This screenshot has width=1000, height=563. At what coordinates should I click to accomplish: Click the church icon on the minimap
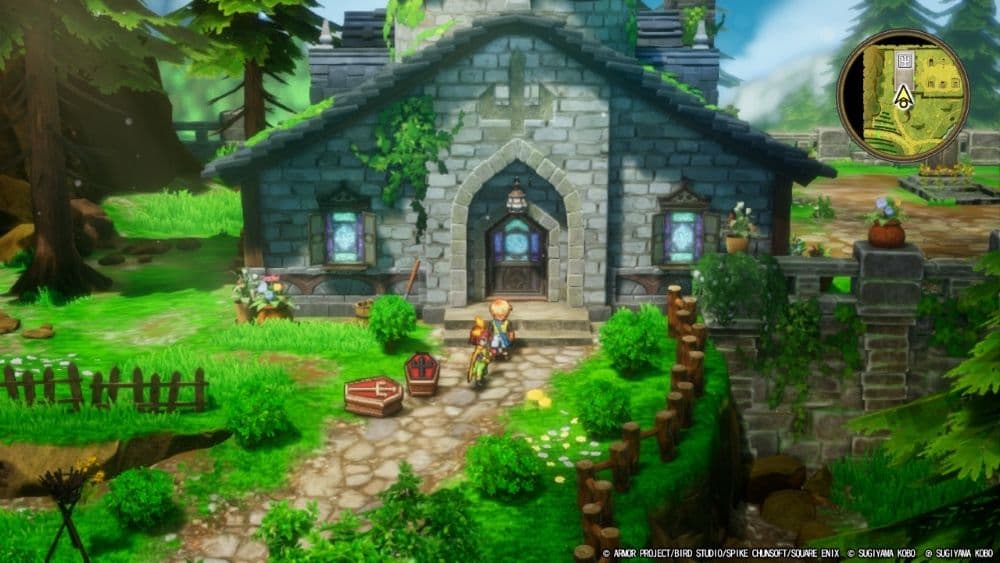(x=902, y=60)
